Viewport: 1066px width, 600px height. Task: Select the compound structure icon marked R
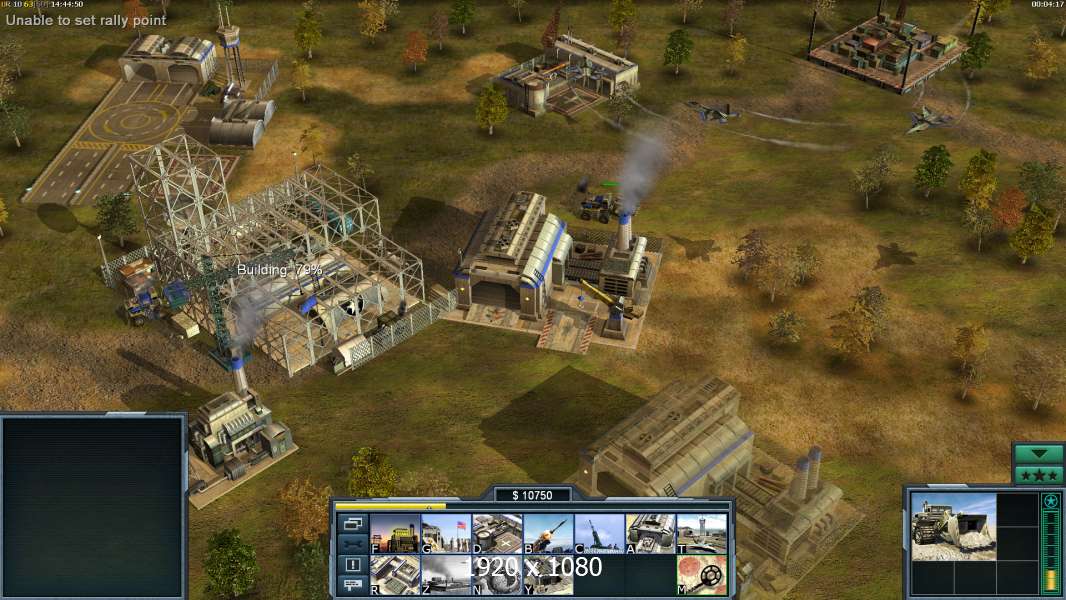[395, 574]
